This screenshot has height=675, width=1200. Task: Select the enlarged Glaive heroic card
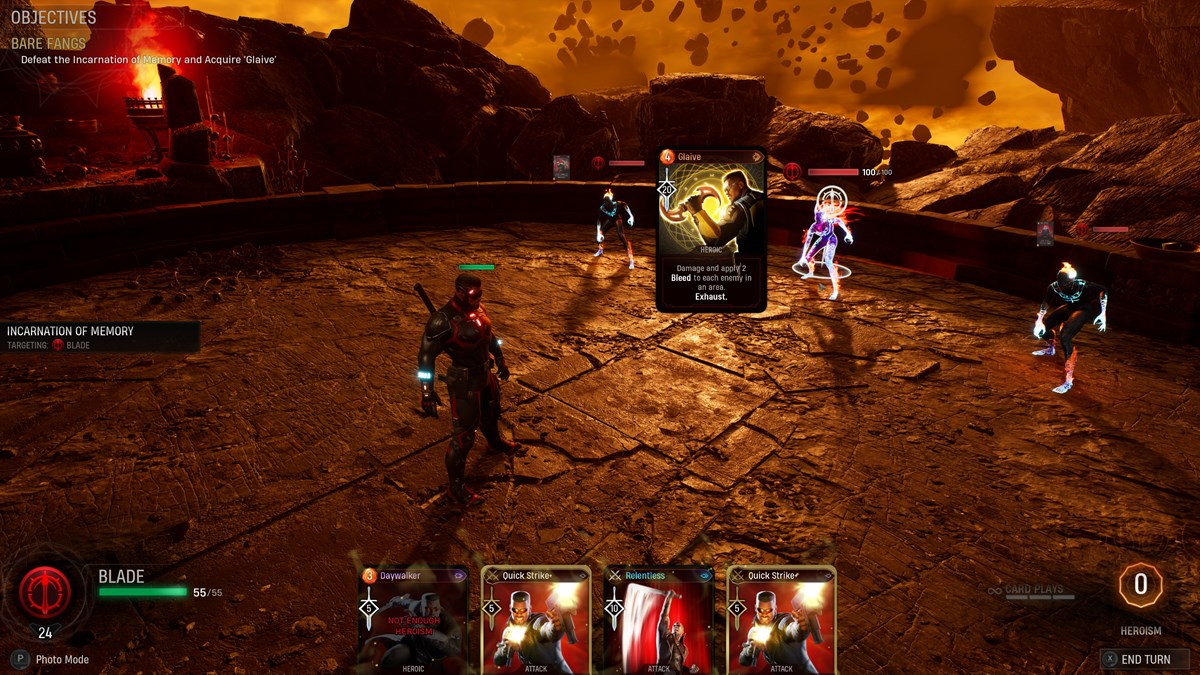[x=711, y=229]
